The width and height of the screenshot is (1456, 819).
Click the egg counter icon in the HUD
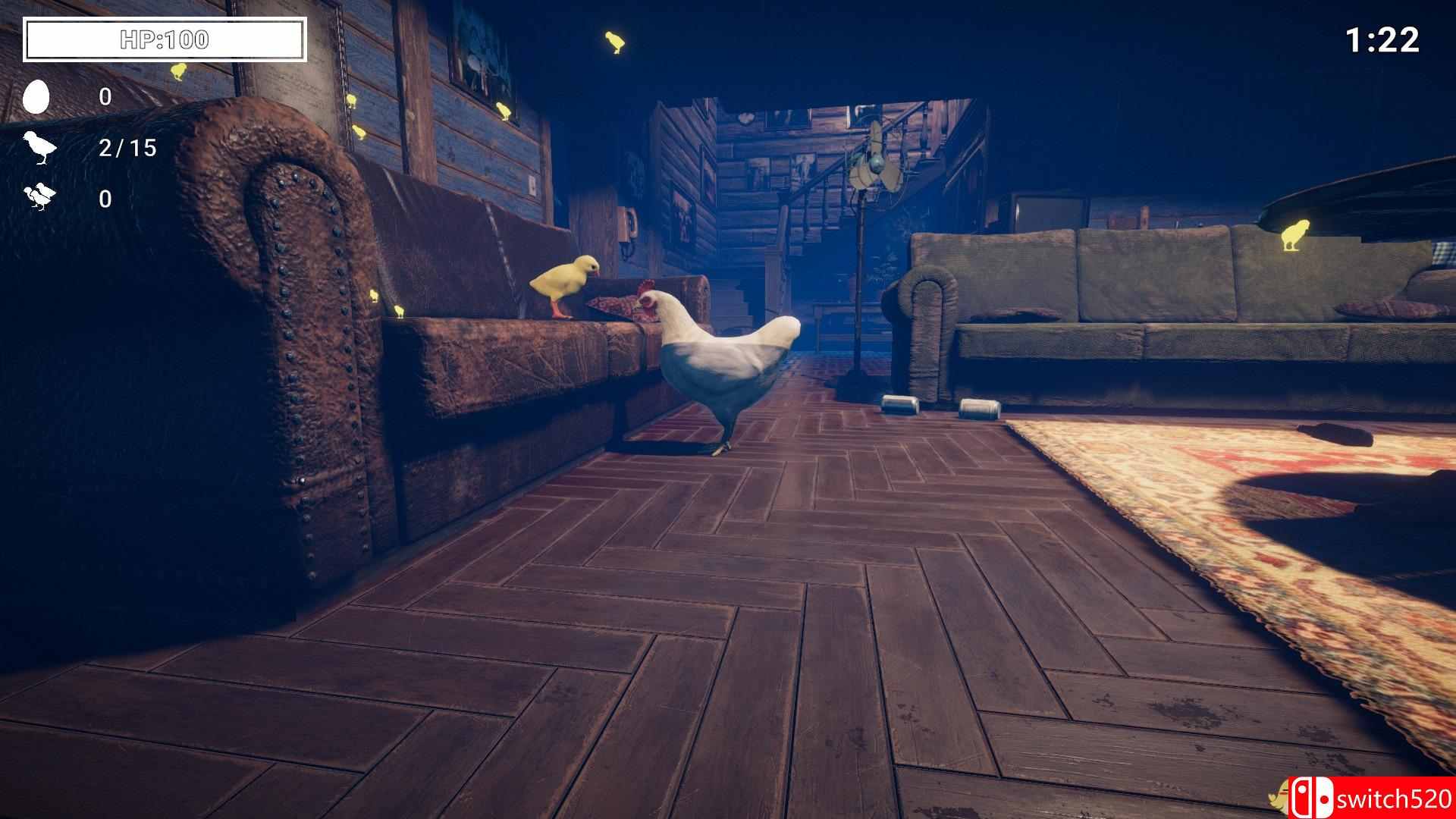point(39,97)
